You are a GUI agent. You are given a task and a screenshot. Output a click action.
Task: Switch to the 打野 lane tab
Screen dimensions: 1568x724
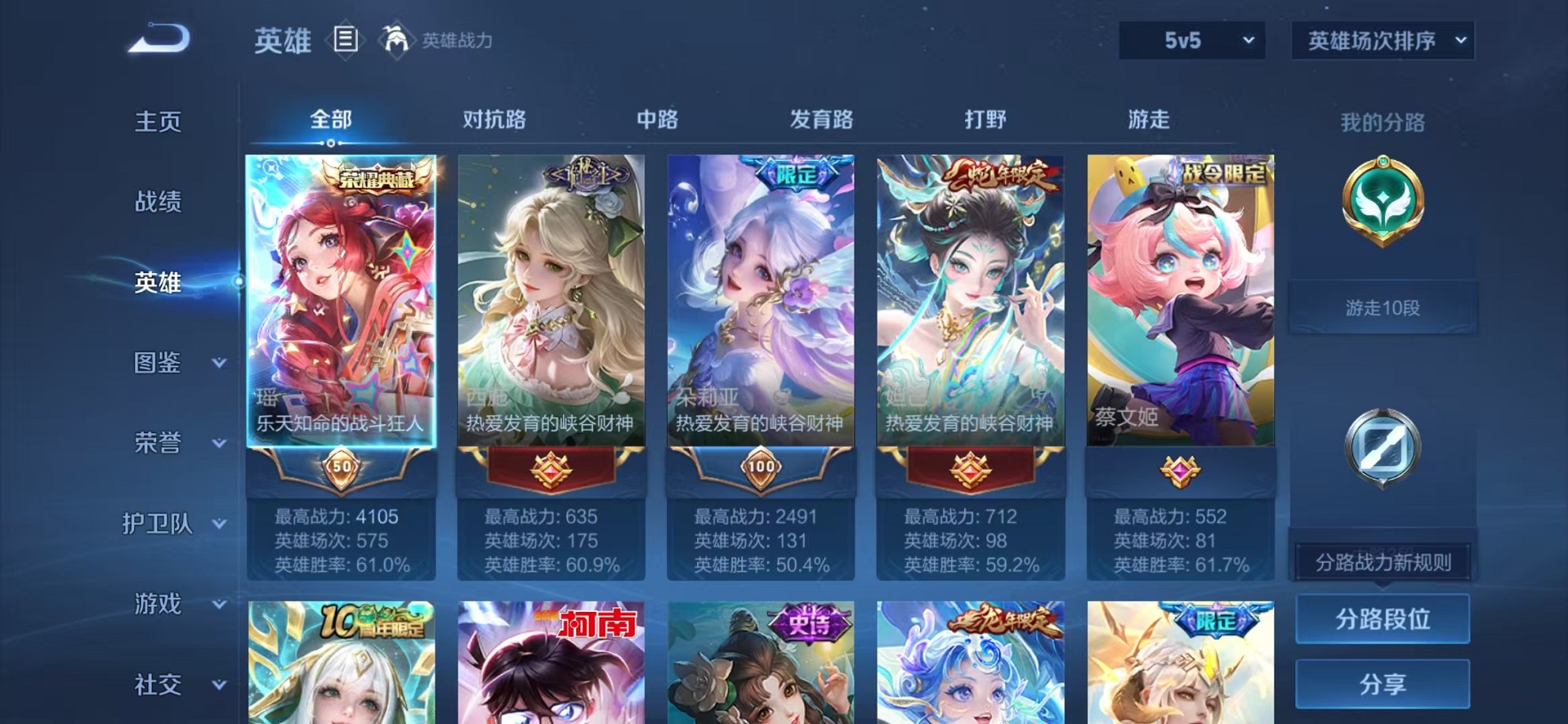[x=986, y=120]
